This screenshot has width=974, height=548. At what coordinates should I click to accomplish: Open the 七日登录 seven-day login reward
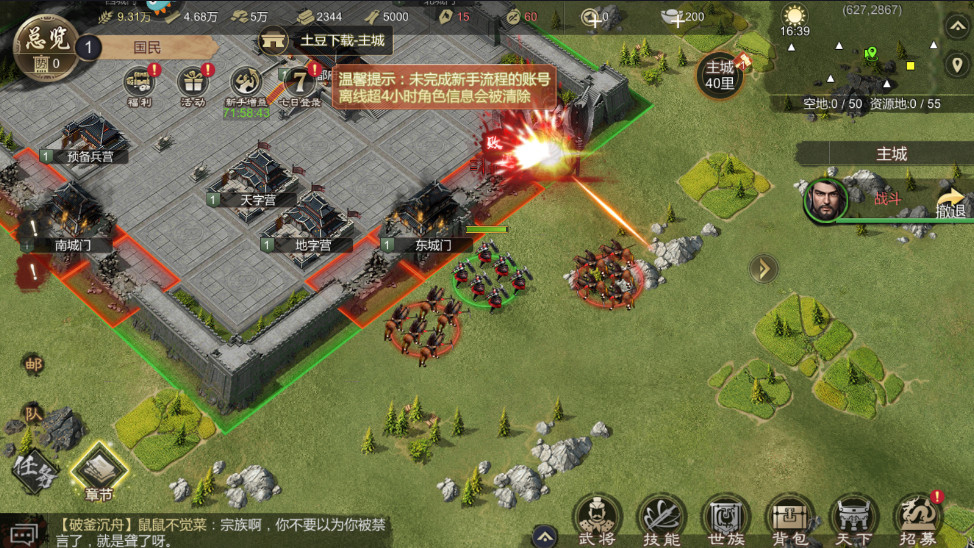(299, 82)
